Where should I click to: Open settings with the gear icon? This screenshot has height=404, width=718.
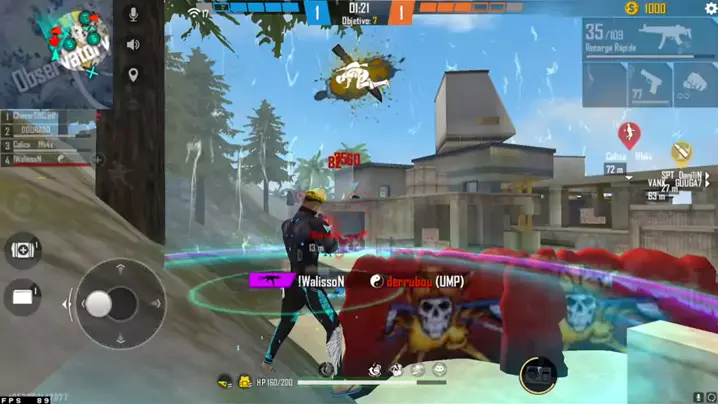pyautogui.click(x=711, y=8)
